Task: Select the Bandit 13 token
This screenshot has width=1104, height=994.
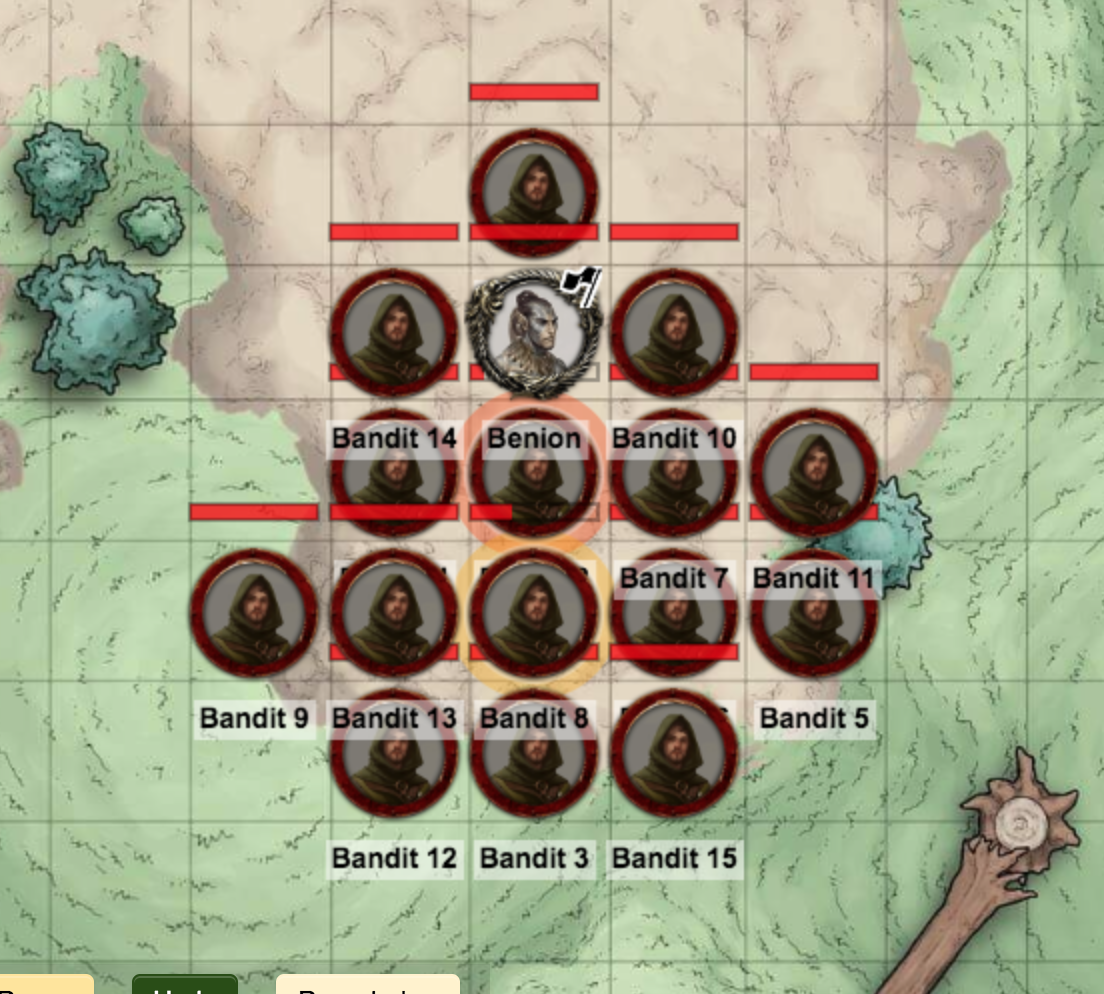Action: click(x=394, y=612)
